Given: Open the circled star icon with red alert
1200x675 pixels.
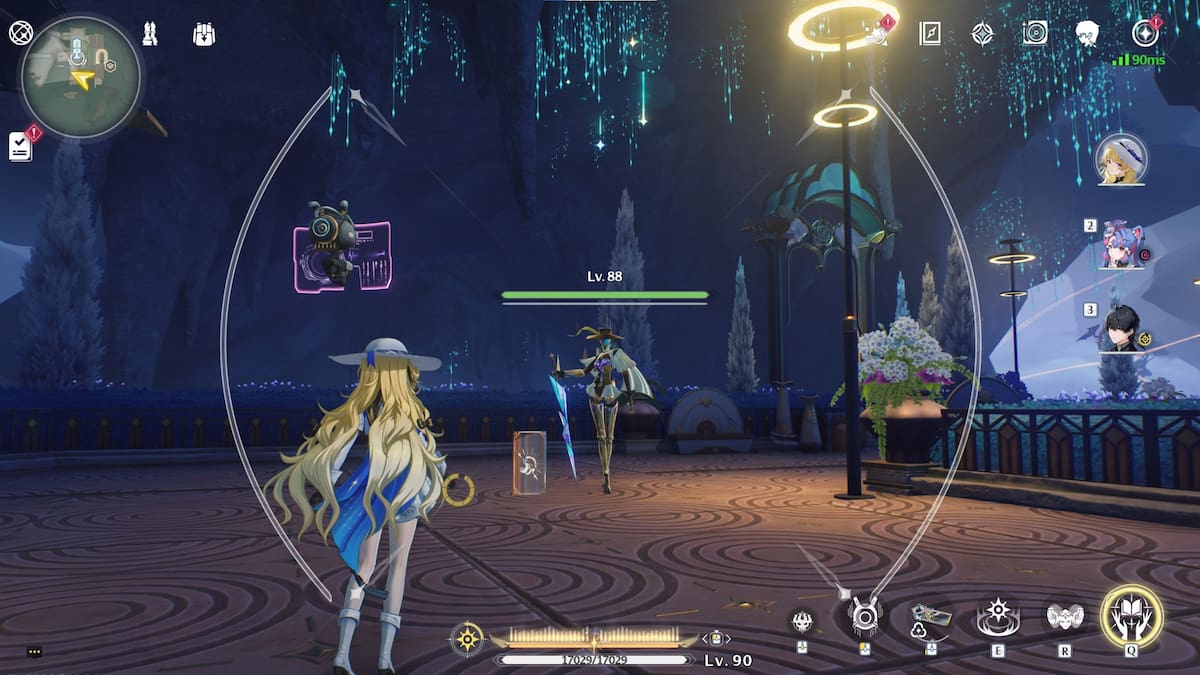Looking at the screenshot, I should tap(1144, 33).
